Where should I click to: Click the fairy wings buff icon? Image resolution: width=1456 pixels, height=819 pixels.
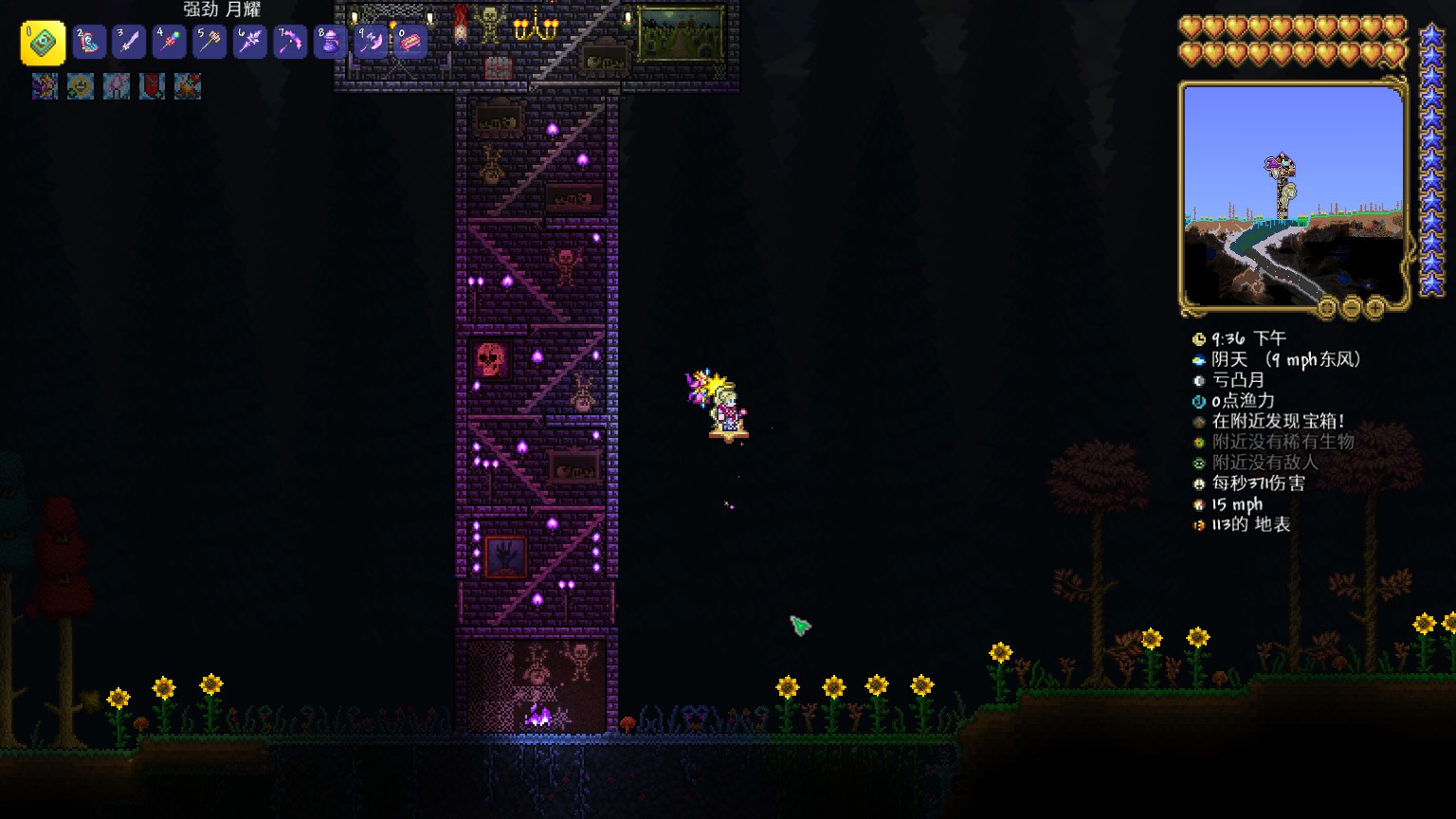[45, 87]
